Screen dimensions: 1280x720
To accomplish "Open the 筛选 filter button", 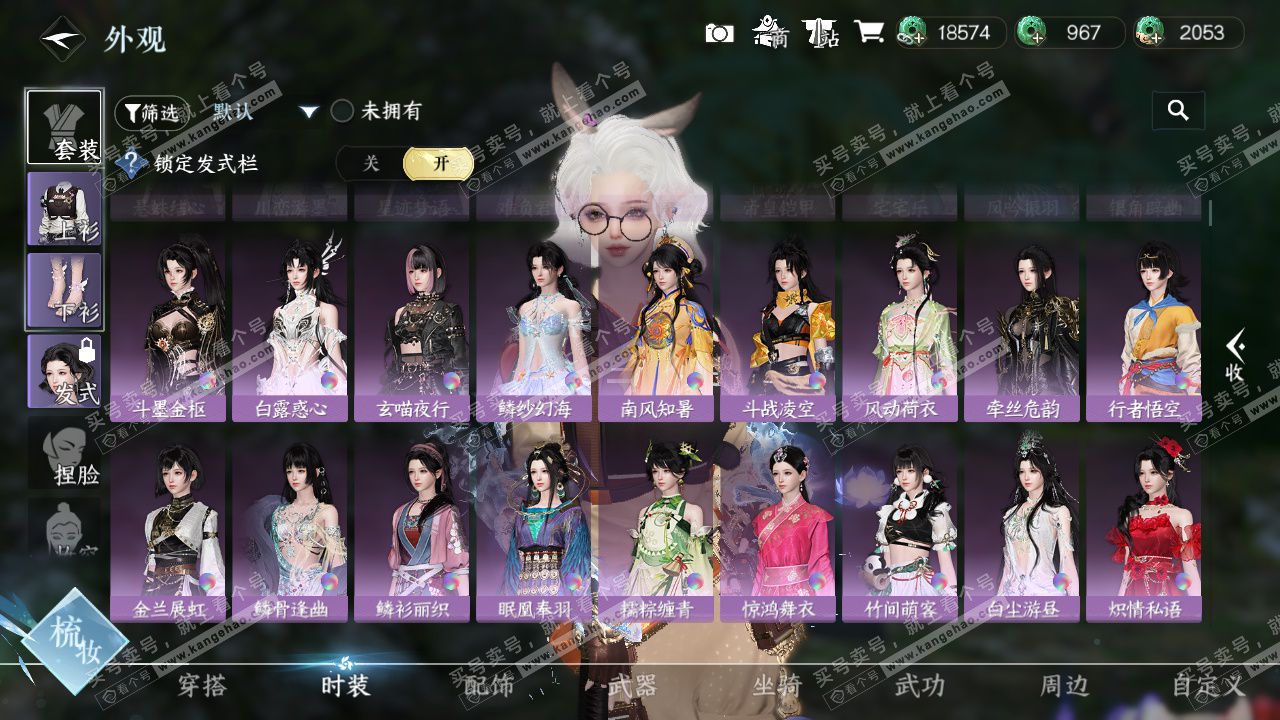I will tap(151, 113).
